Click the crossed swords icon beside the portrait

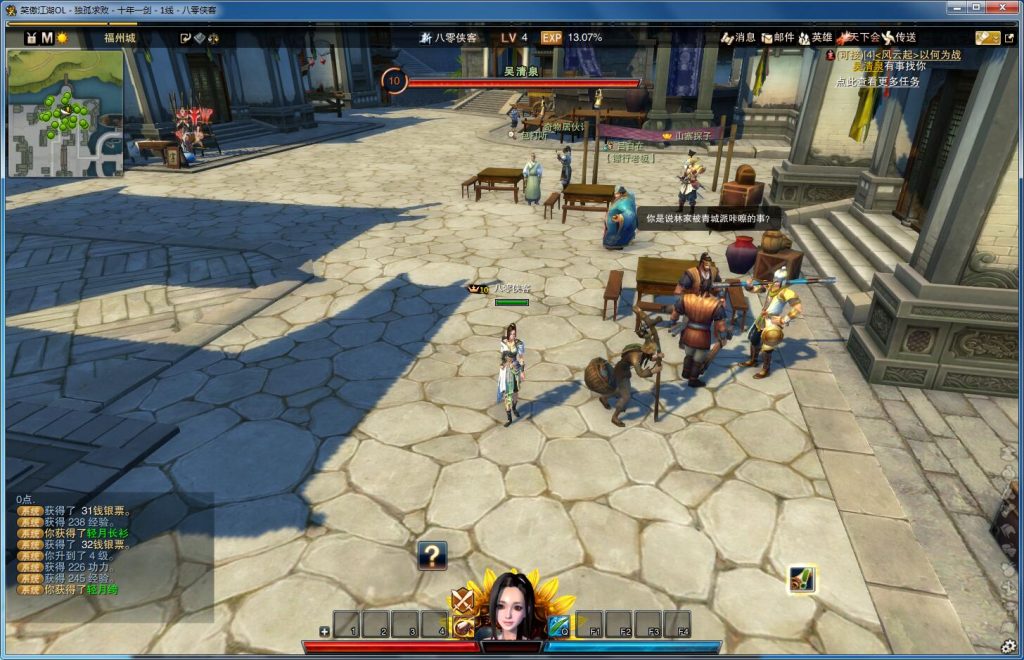(x=461, y=600)
